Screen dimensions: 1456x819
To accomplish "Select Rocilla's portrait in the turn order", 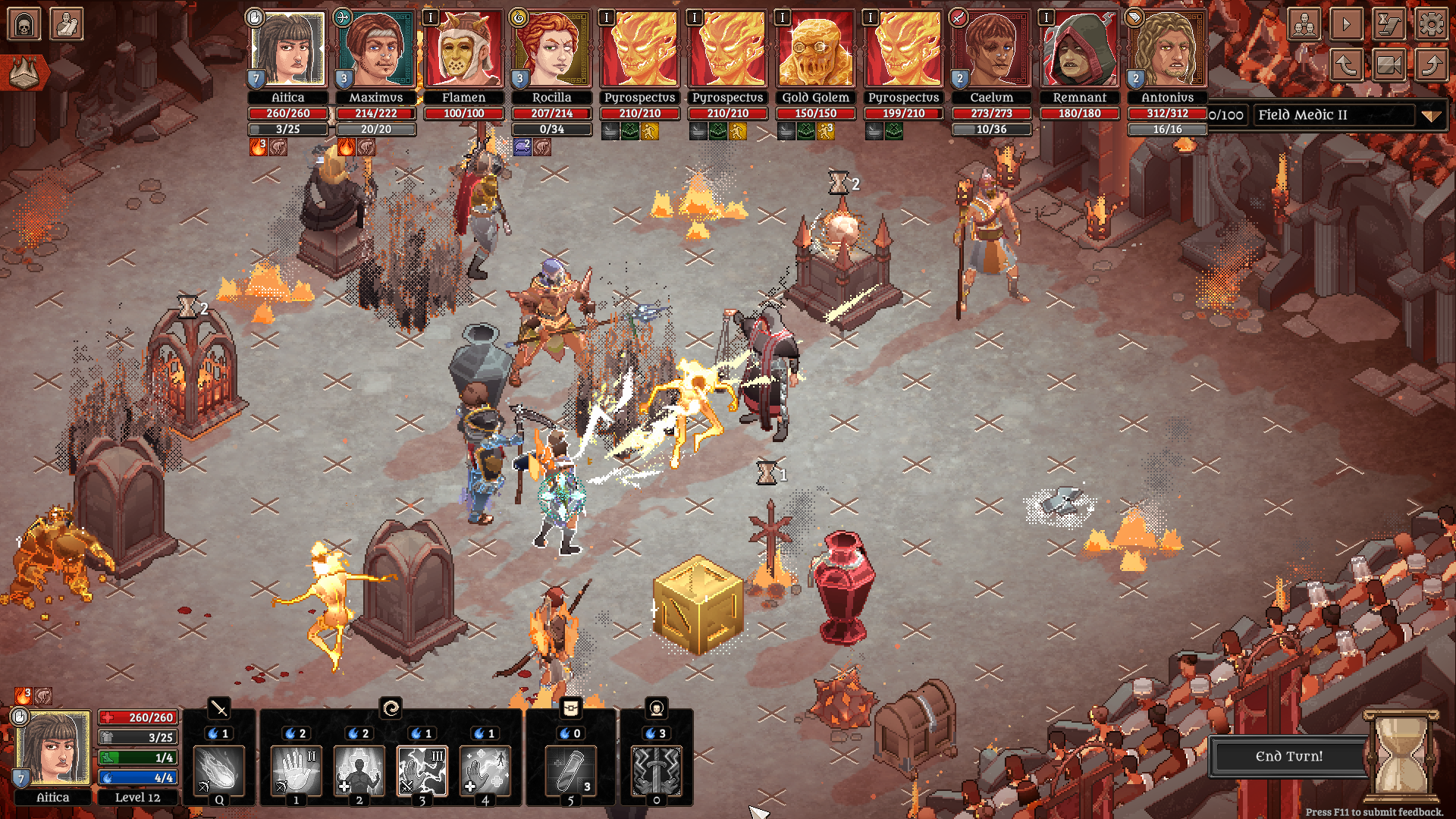I will (551, 50).
